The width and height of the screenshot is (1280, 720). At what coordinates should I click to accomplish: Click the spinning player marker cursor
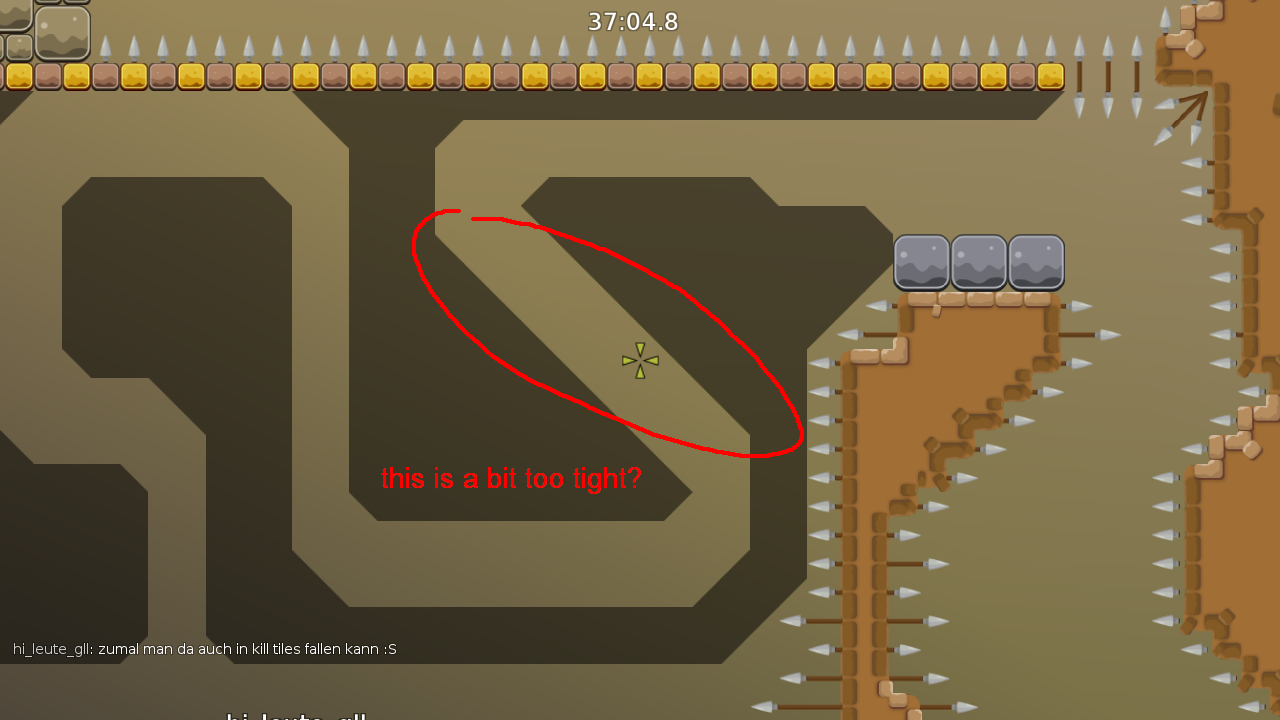tap(640, 360)
